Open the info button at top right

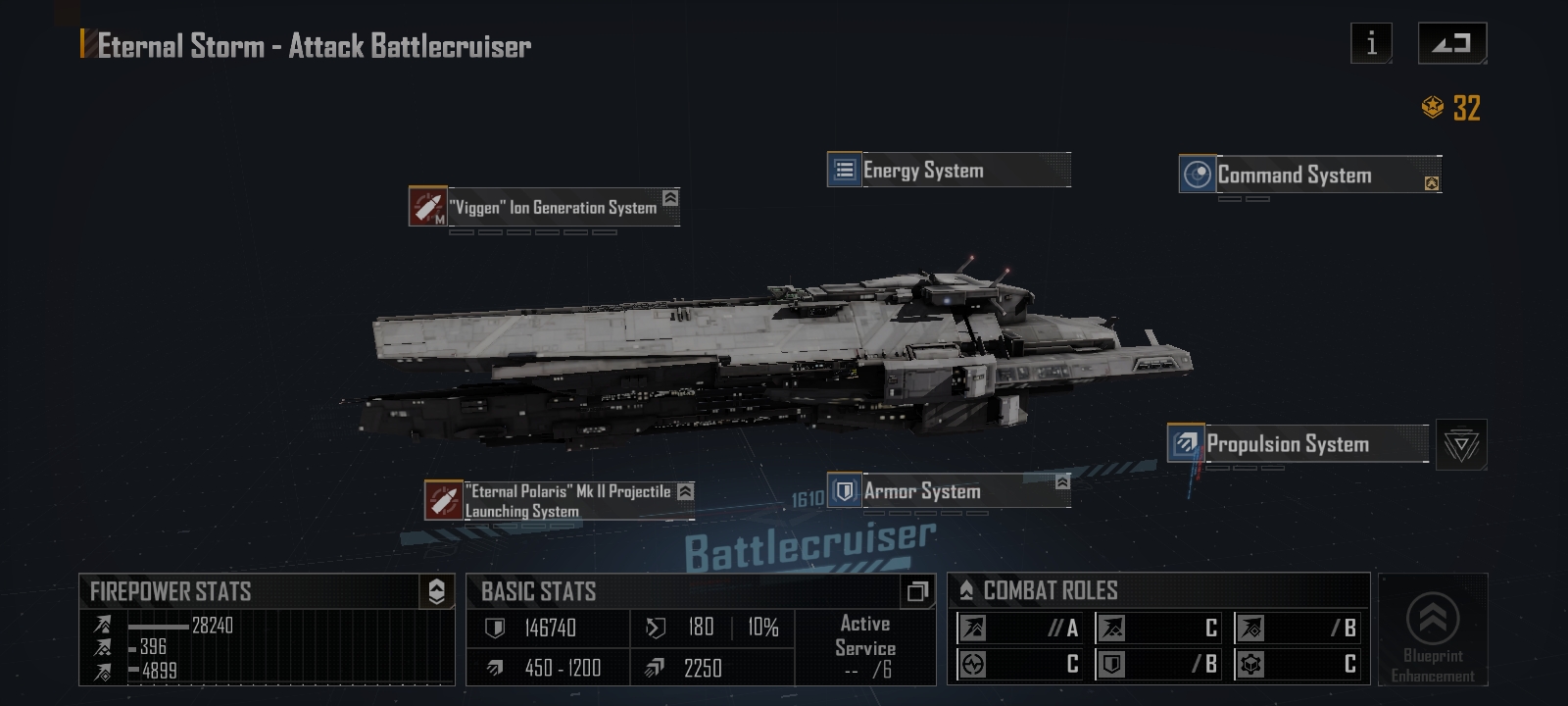click(x=1371, y=43)
